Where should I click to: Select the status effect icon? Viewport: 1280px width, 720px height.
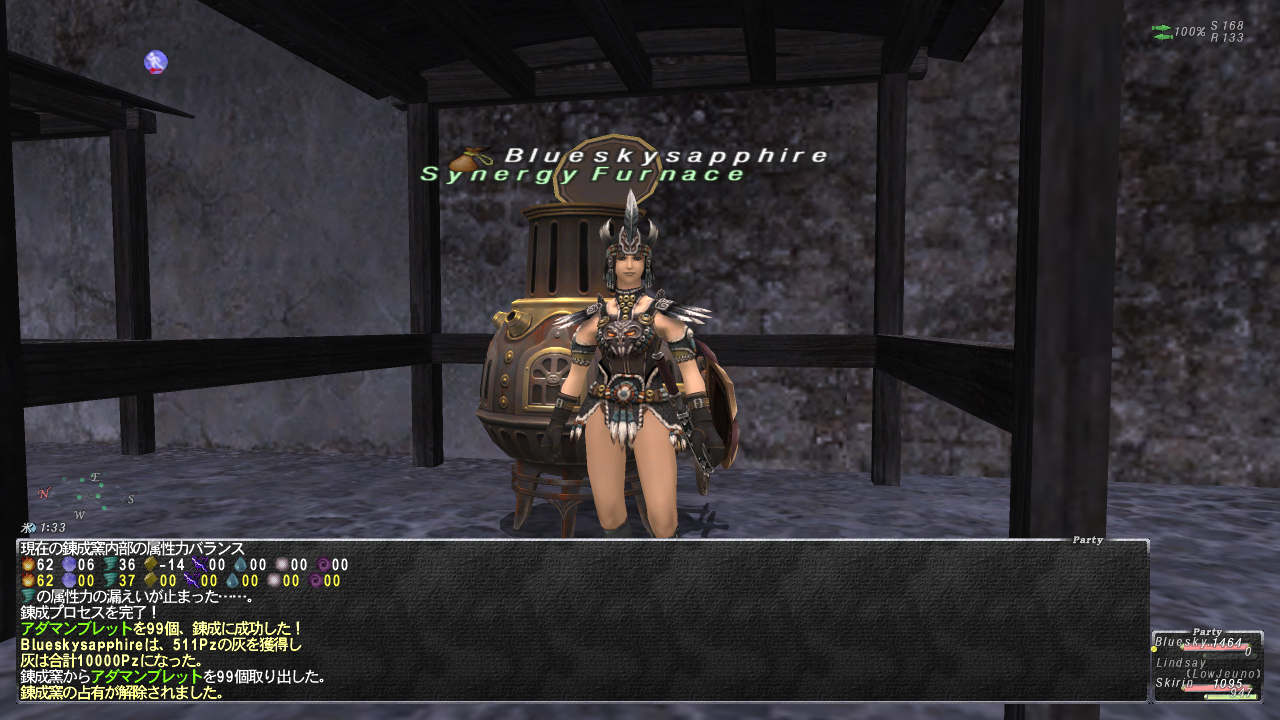(x=155, y=62)
